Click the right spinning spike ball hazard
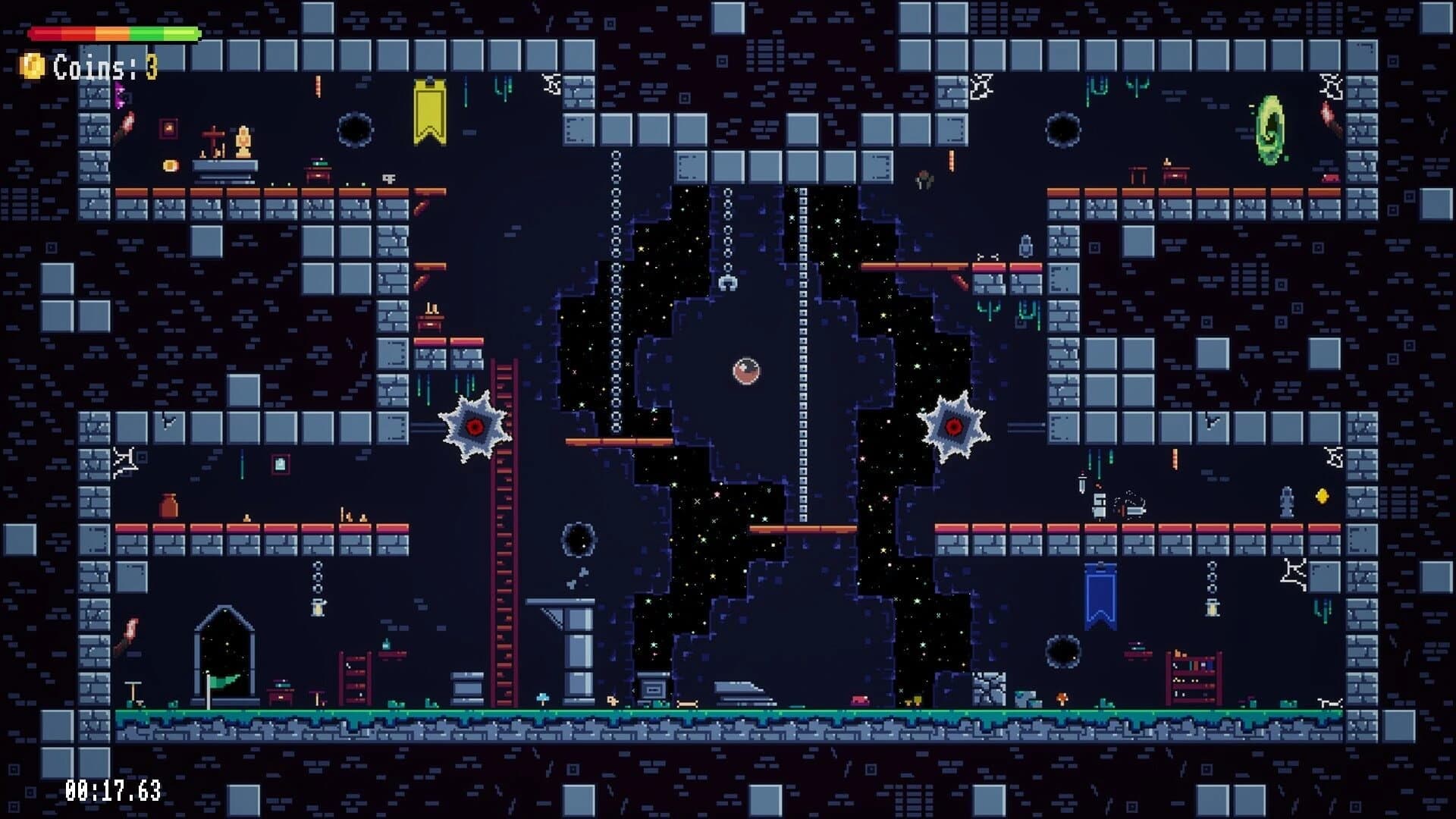 click(952, 426)
